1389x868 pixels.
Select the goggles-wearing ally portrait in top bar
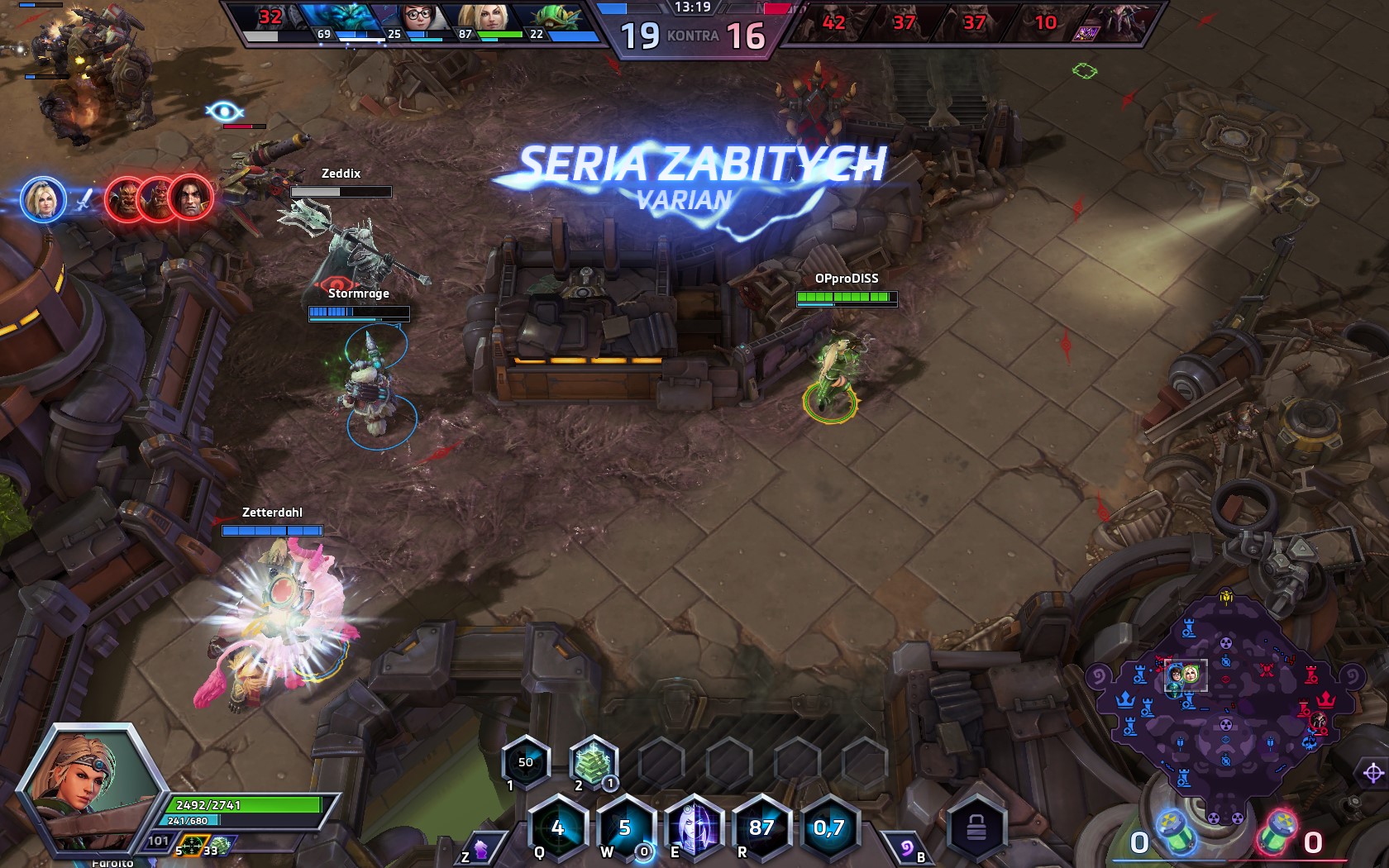point(419,18)
